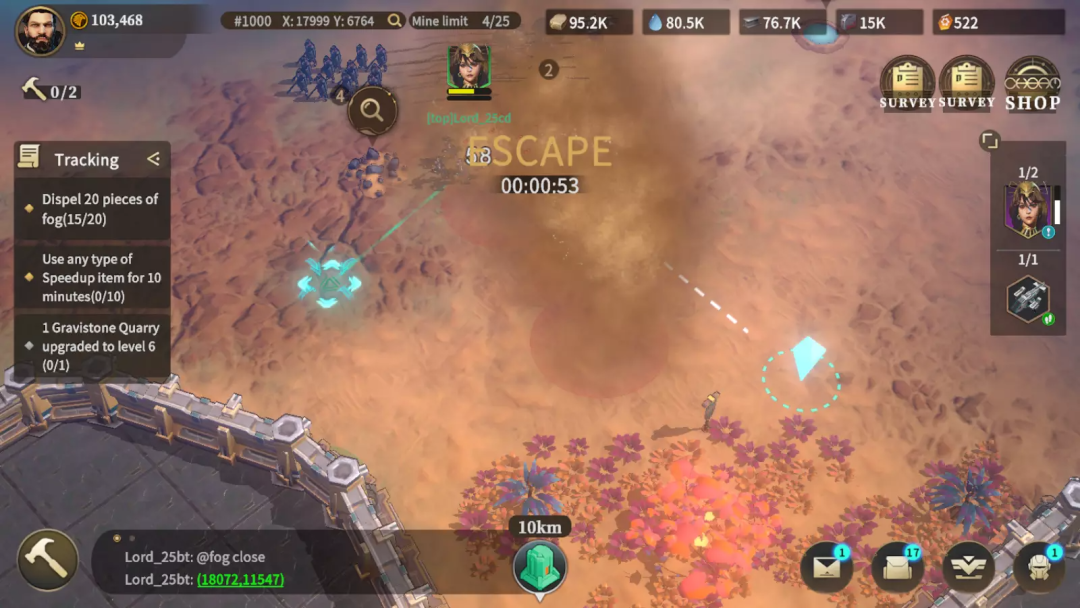This screenshot has height=608, width=1080.
Task: Follow the green 18072,11547 coordinate link
Action: tap(240, 580)
